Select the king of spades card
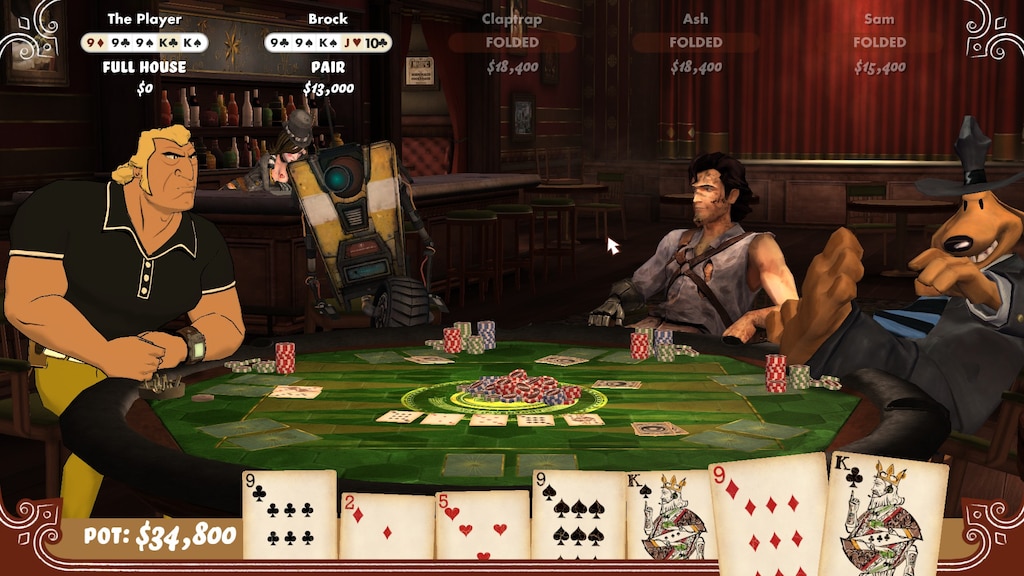This screenshot has width=1024, height=576. point(668,516)
